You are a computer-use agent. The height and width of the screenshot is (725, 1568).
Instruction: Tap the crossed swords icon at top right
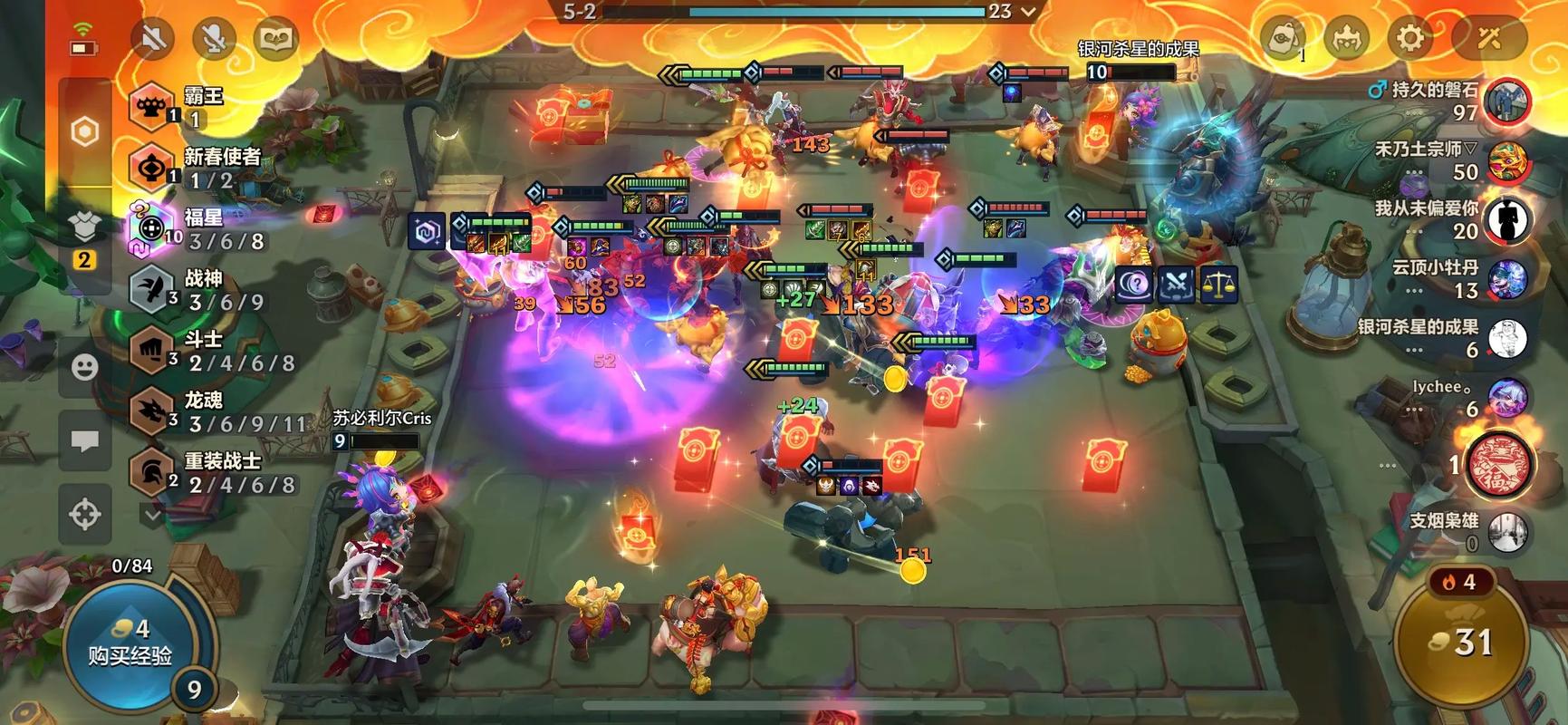tap(1489, 38)
